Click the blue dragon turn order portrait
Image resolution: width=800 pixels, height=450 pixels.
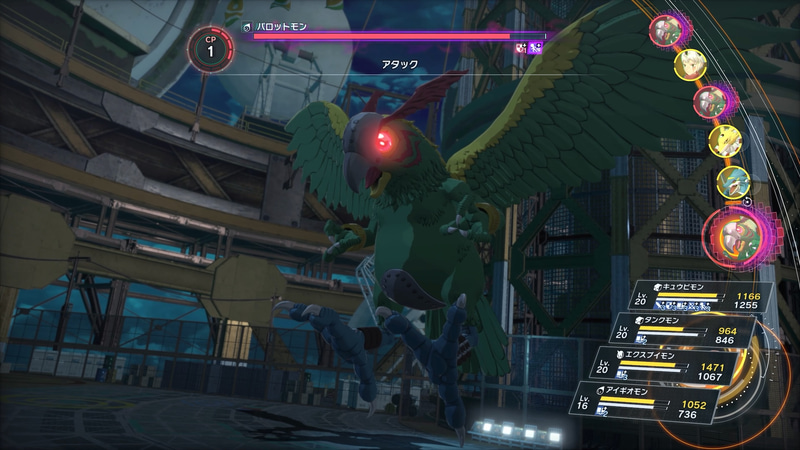734,182
